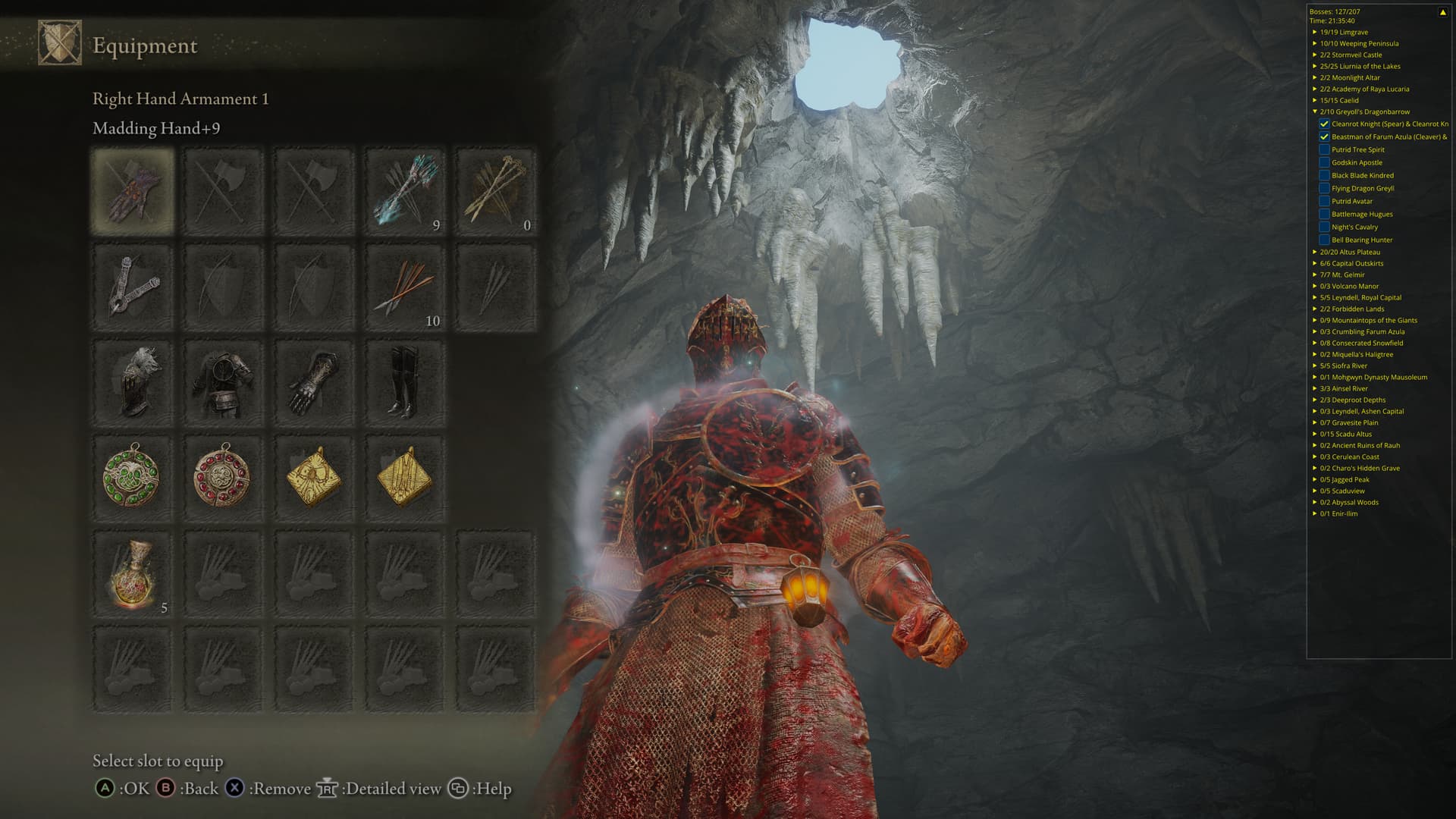Open the leg armor greaves slot
The height and width of the screenshot is (819, 1456).
[405, 383]
